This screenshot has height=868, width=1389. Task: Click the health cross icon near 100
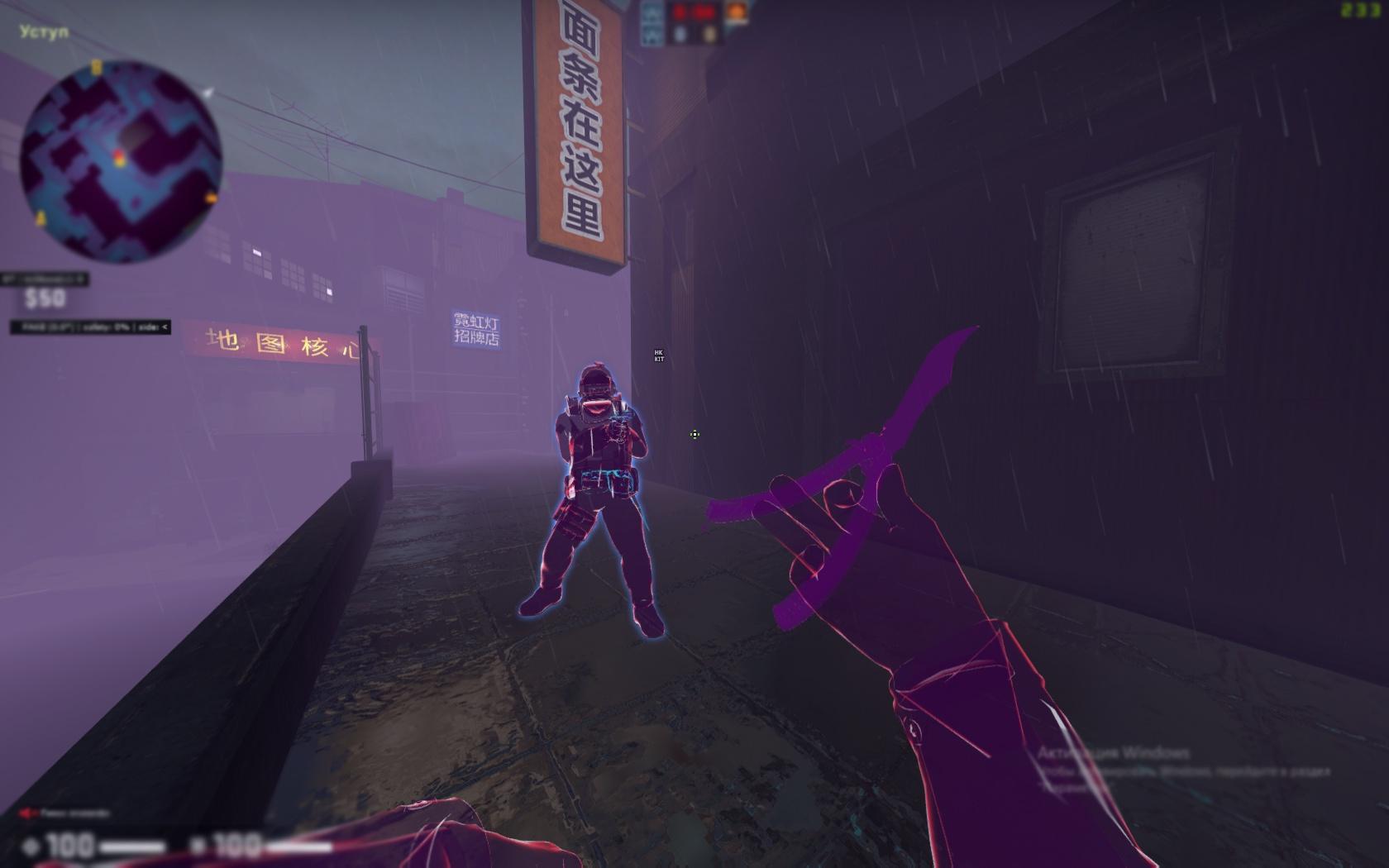31,845
